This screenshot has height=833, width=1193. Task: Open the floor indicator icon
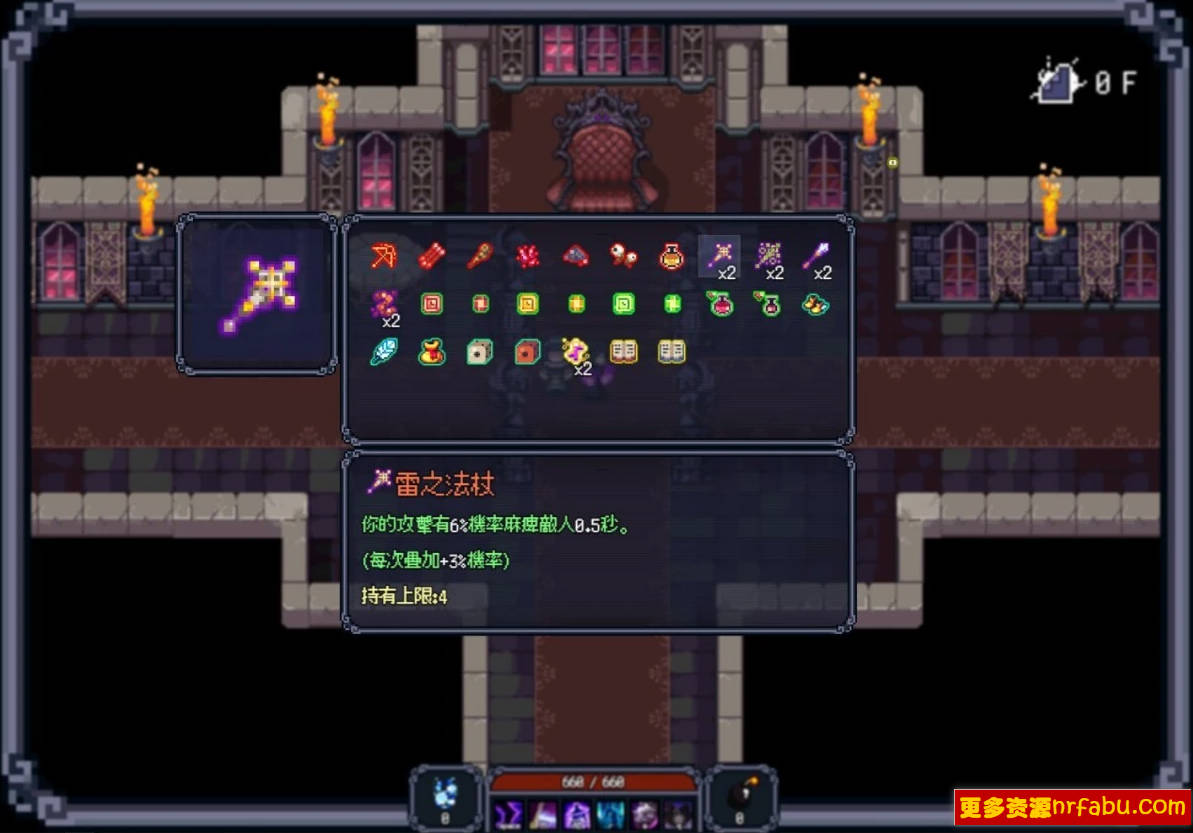(x=1060, y=80)
